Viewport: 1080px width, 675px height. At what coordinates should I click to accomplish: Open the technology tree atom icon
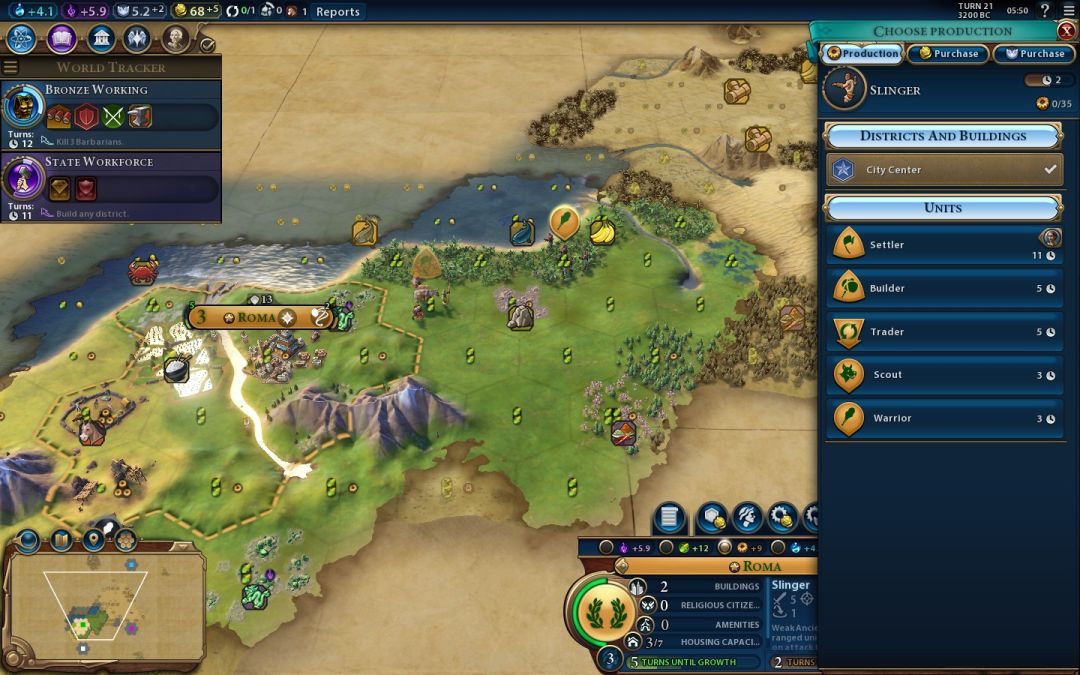coord(22,39)
